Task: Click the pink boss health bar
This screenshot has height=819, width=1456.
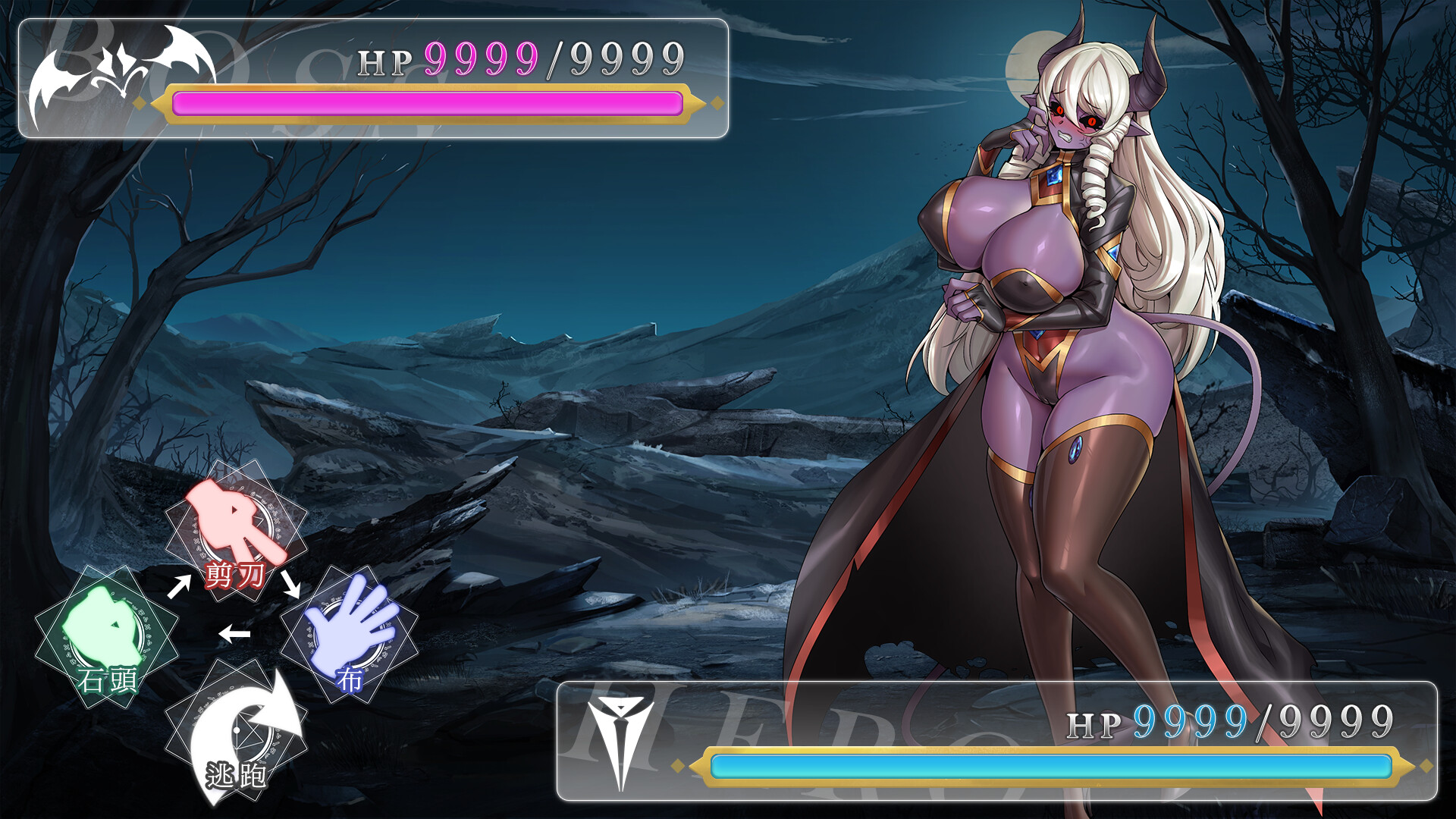Action: [x=428, y=102]
